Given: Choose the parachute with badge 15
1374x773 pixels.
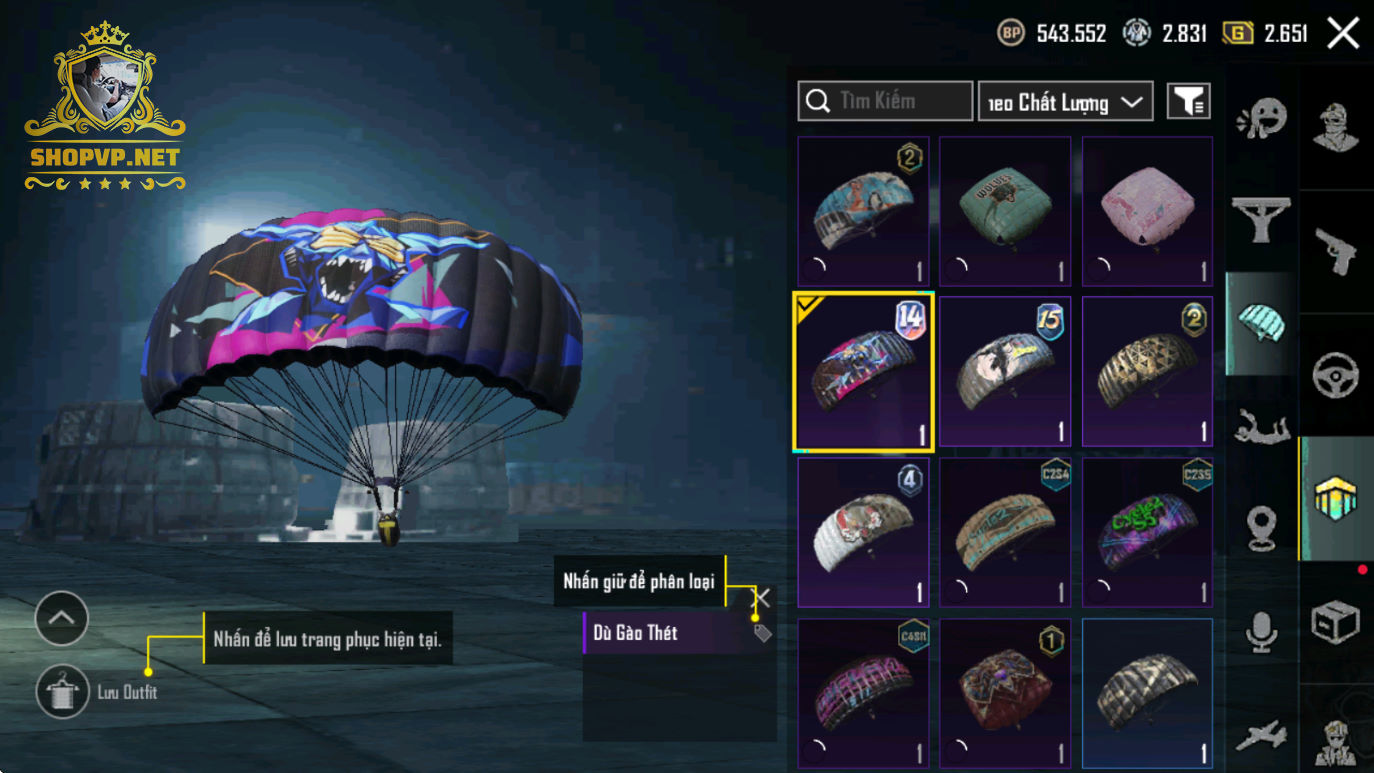Looking at the screenshot, I should coord(1004,372).
